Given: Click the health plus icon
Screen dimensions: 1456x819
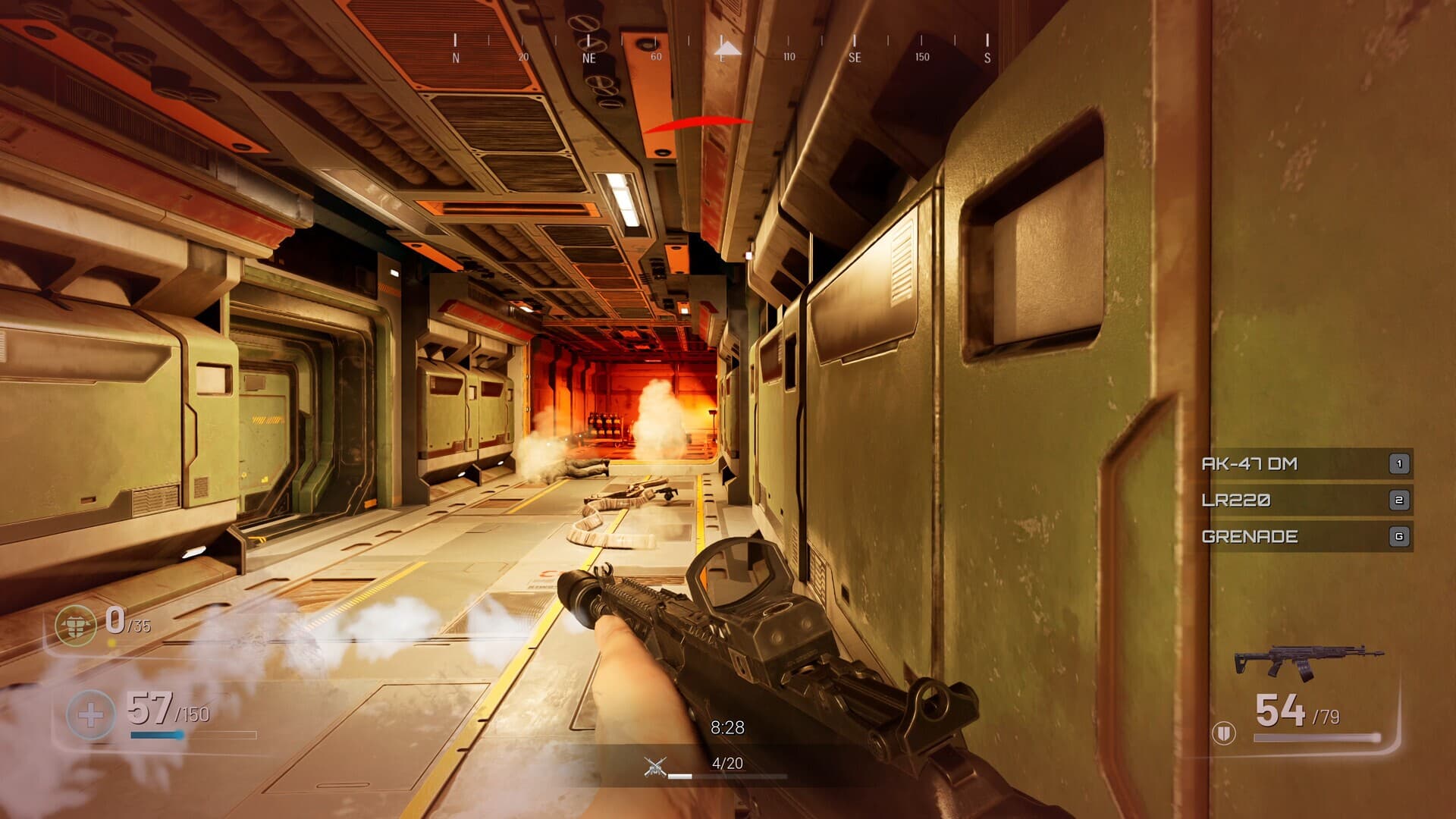Looking at the screenshot, I should click(x=90, y=714).
